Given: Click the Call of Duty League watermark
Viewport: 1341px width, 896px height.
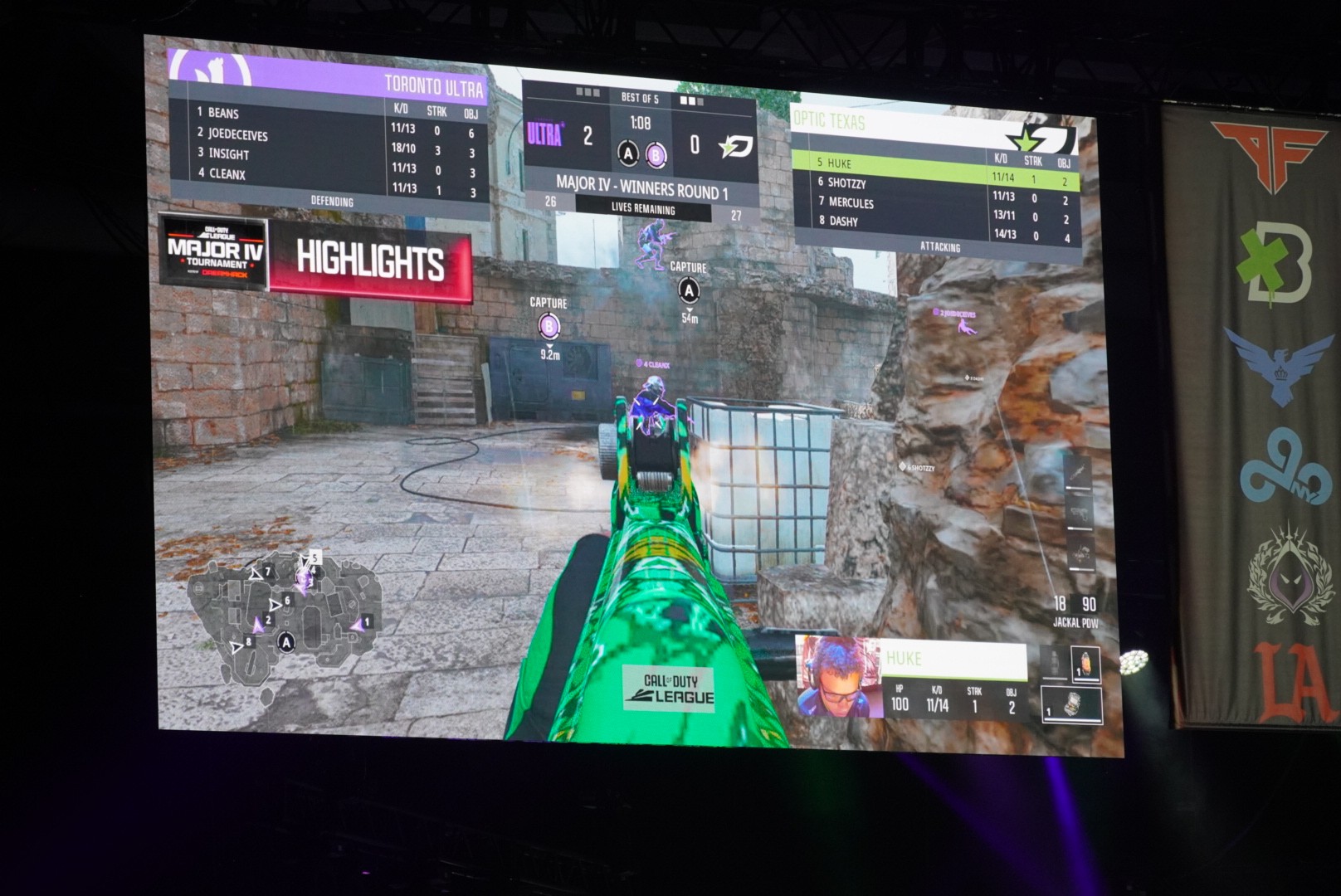Looking at the screenshot, I should (x=670, y=689).
